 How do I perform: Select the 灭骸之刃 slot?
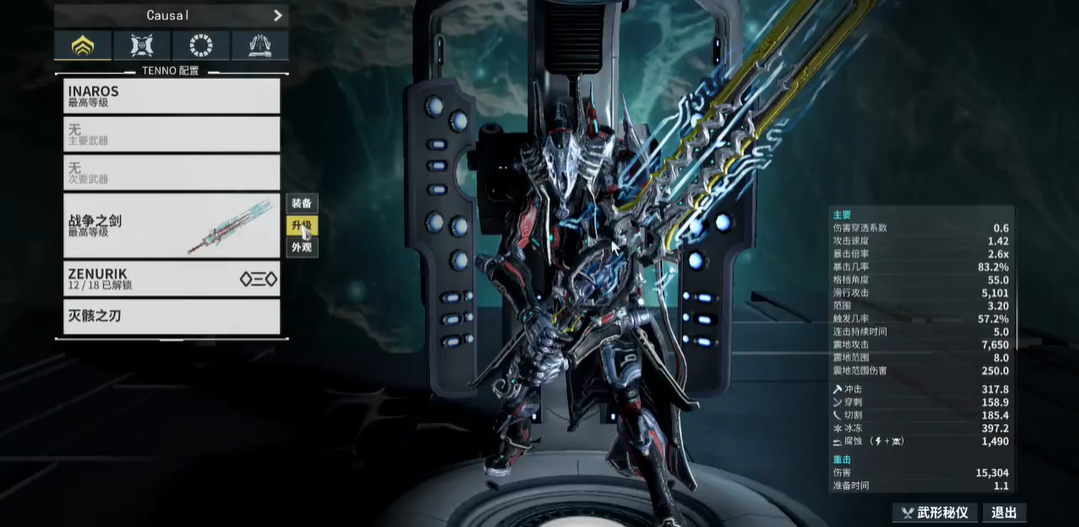[x=168, y=317]
